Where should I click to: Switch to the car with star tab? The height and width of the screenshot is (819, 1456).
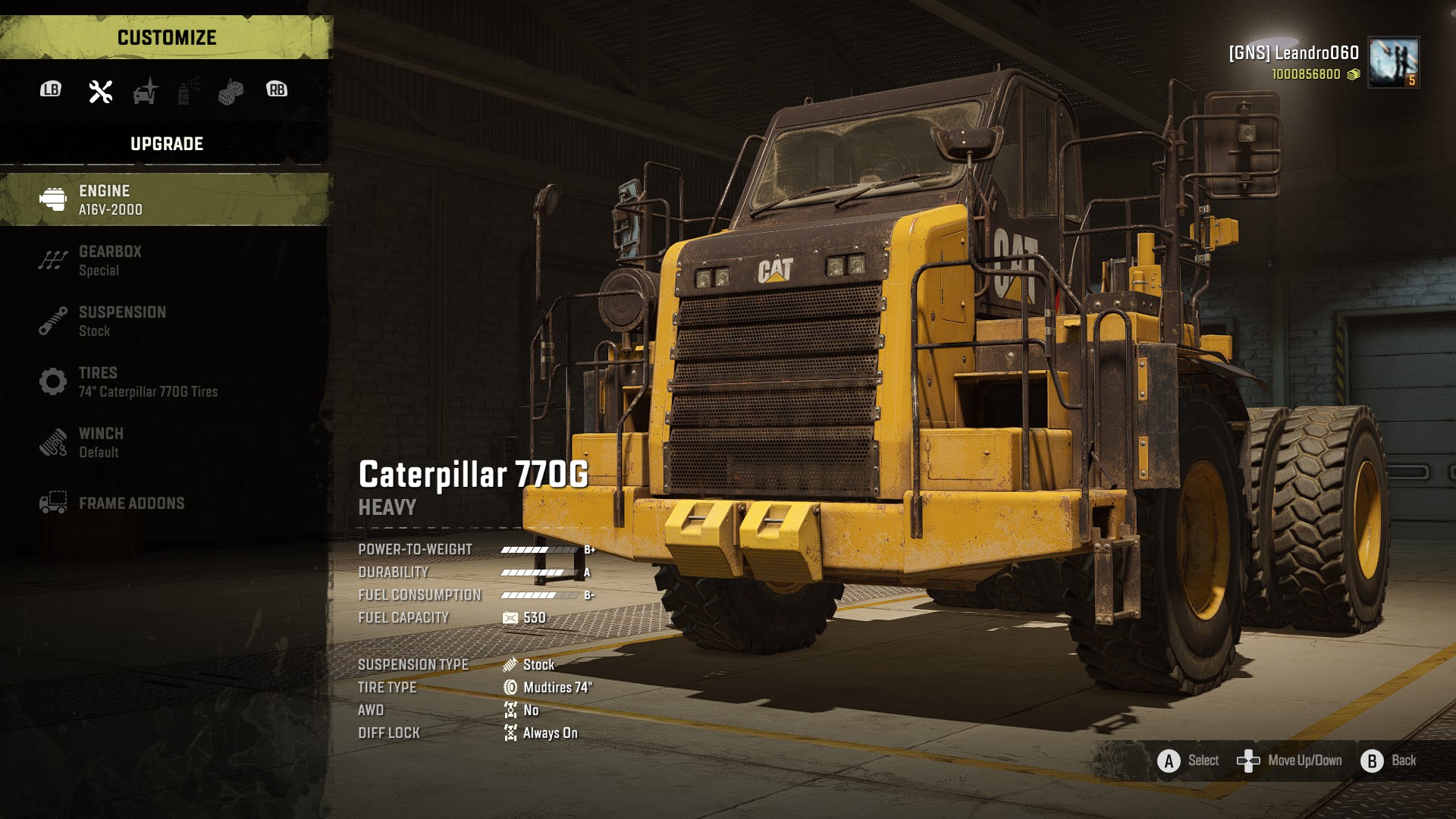[145, 91]
